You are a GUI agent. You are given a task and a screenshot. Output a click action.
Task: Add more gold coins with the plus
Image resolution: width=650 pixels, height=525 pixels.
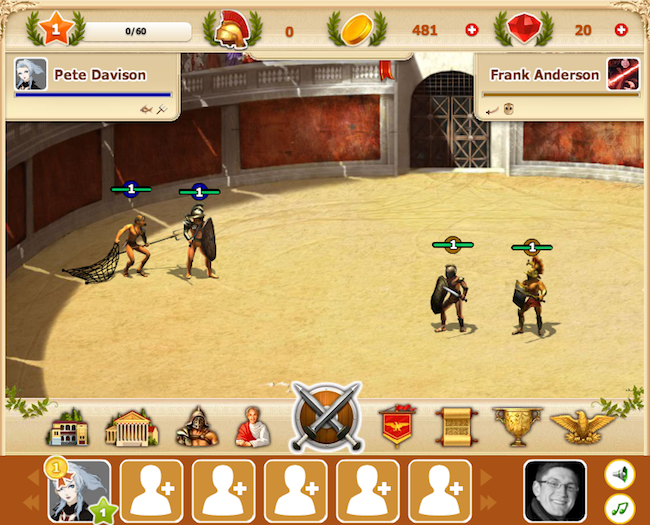click(x=473, y=30)
